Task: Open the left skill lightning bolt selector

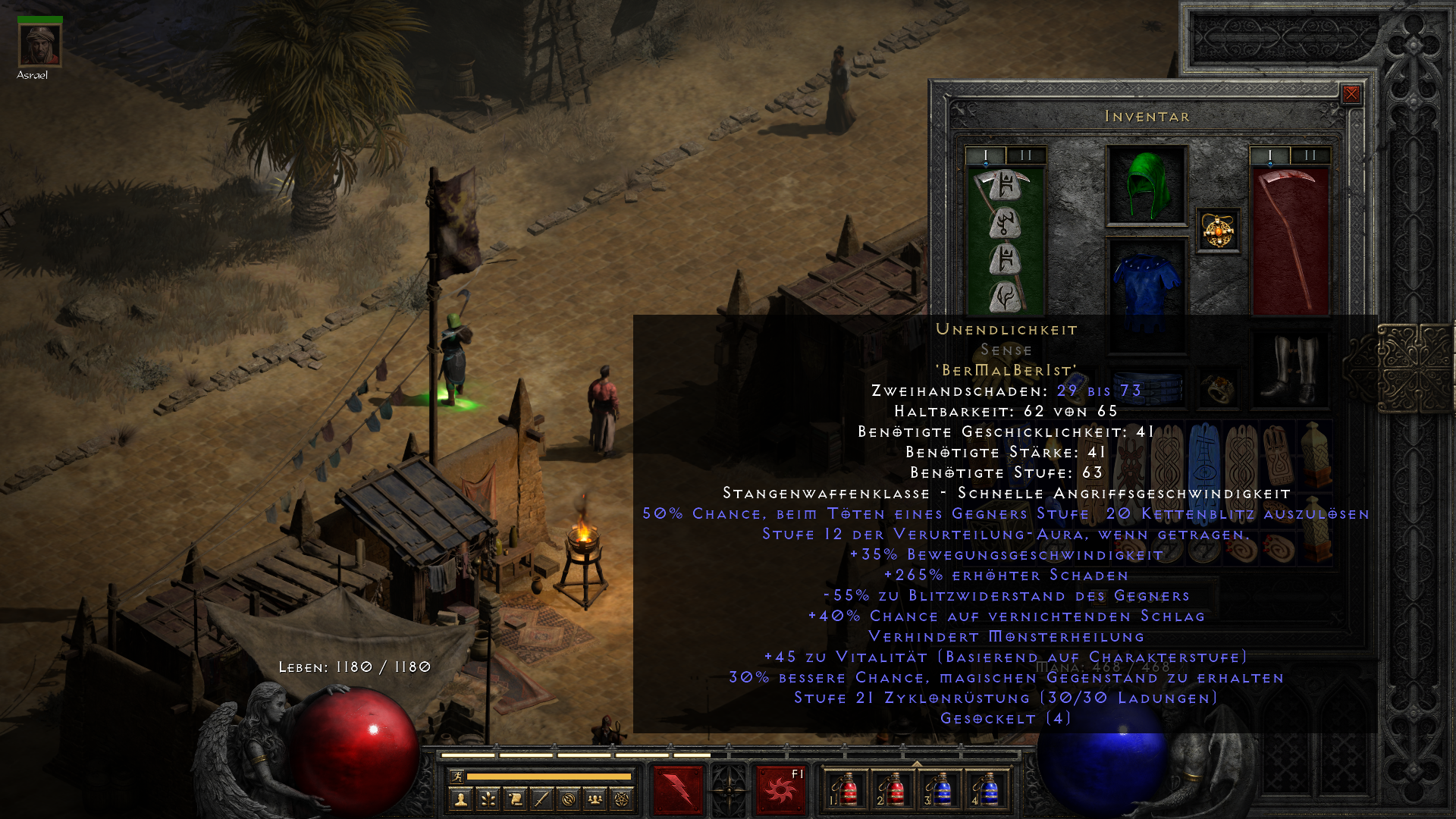Action: (678, 789)
